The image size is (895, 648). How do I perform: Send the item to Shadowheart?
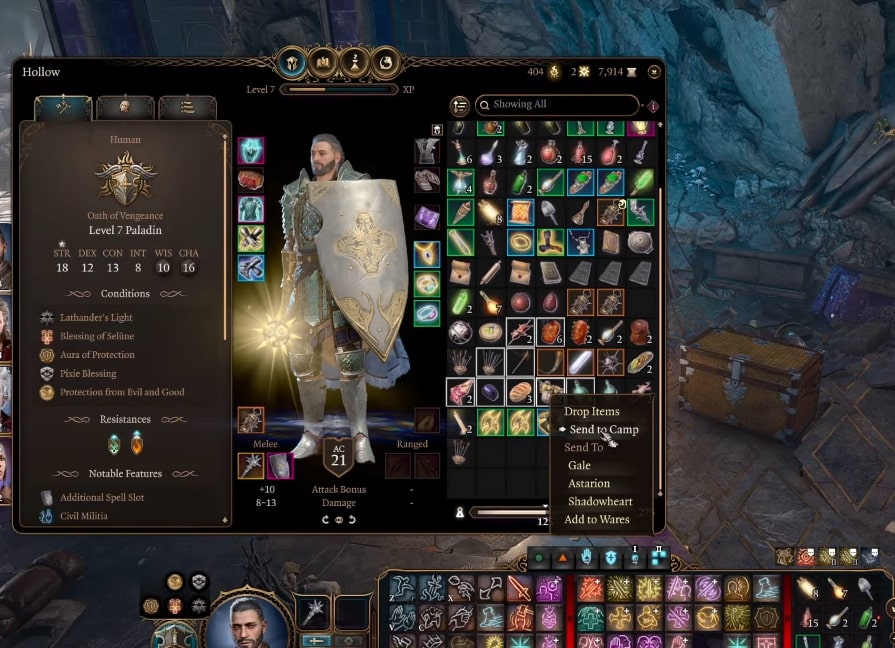pos(600,501)
